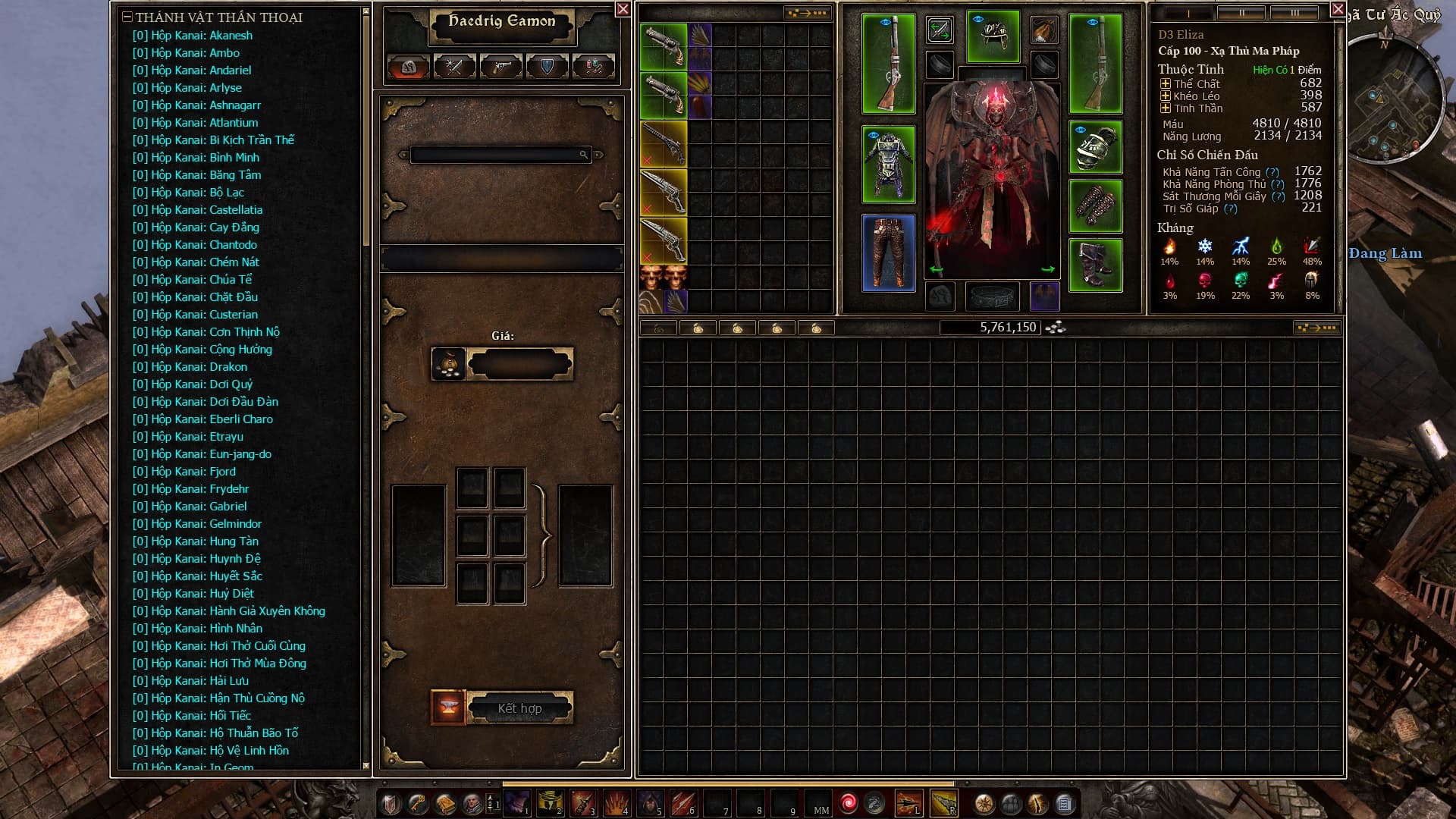Select the equipped helmet slot
This screenshot has height=819, width=1456.
(993, 36)
